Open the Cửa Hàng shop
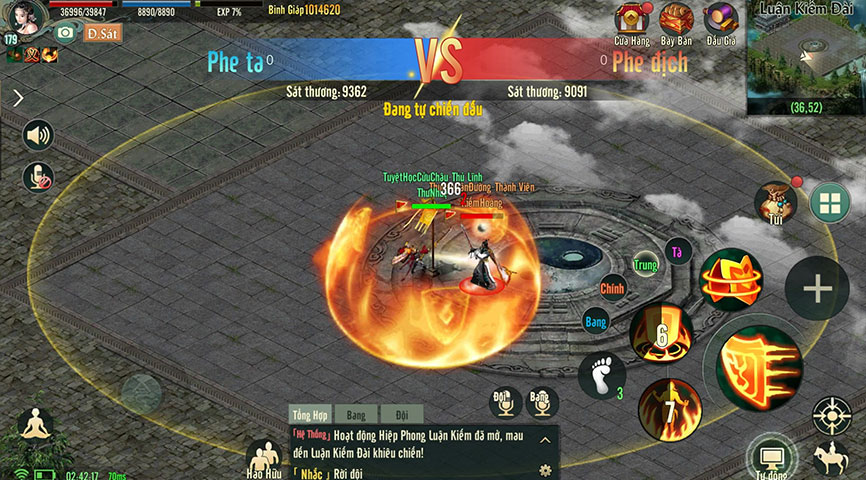The width and height of the screenshot is (866, 480). pos(632,24)
